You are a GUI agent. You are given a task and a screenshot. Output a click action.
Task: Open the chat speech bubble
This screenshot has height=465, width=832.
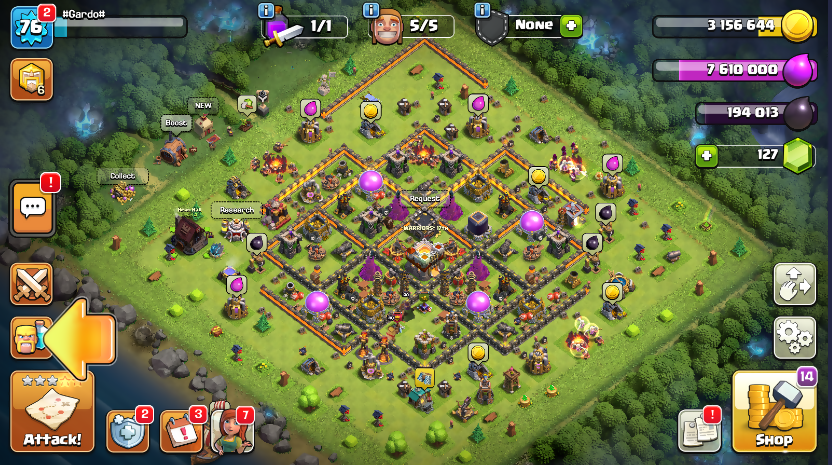[32, 207]
